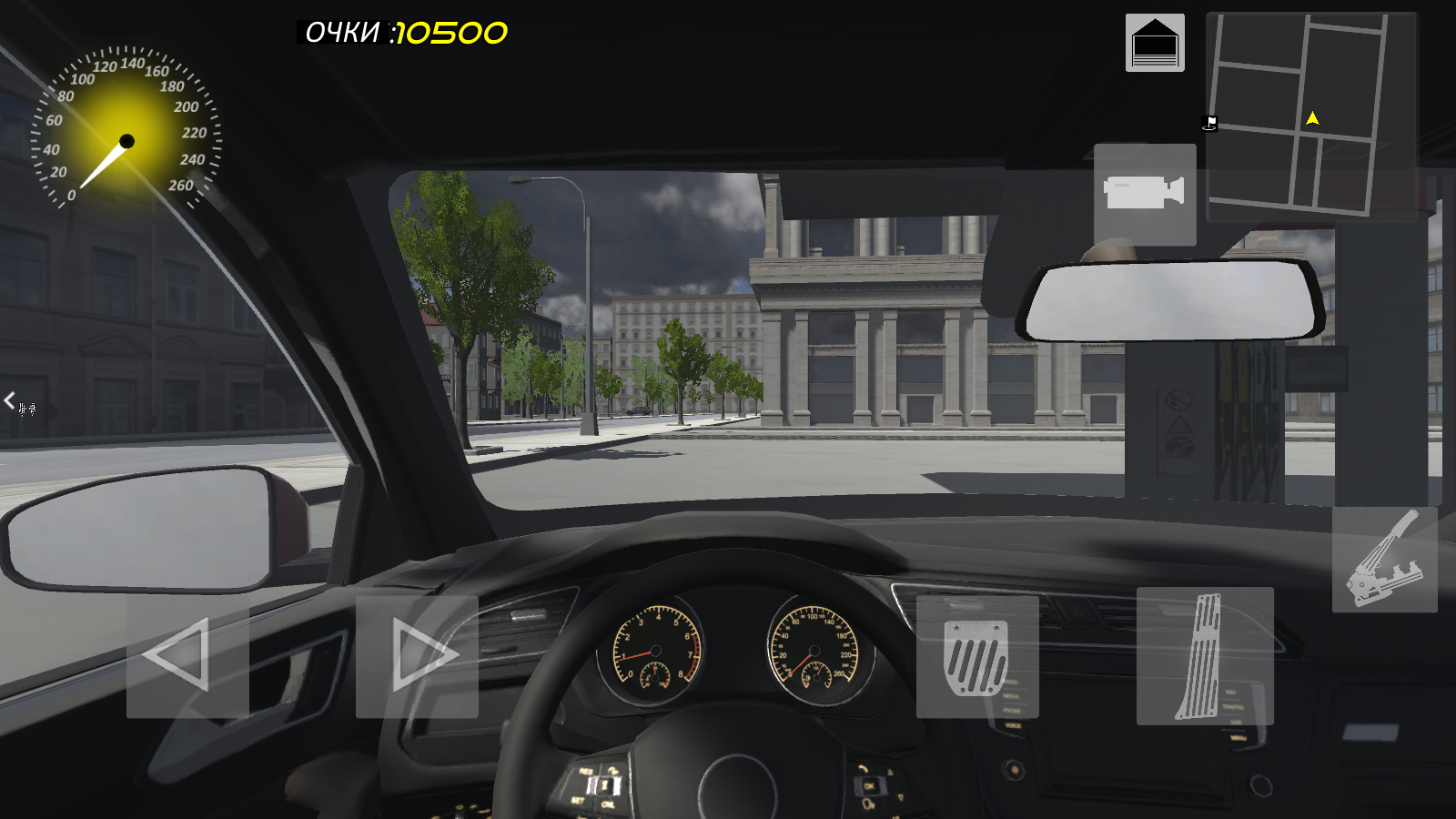
Task: Open MENU on the infotainment screen
Action: pos(1239,737)
